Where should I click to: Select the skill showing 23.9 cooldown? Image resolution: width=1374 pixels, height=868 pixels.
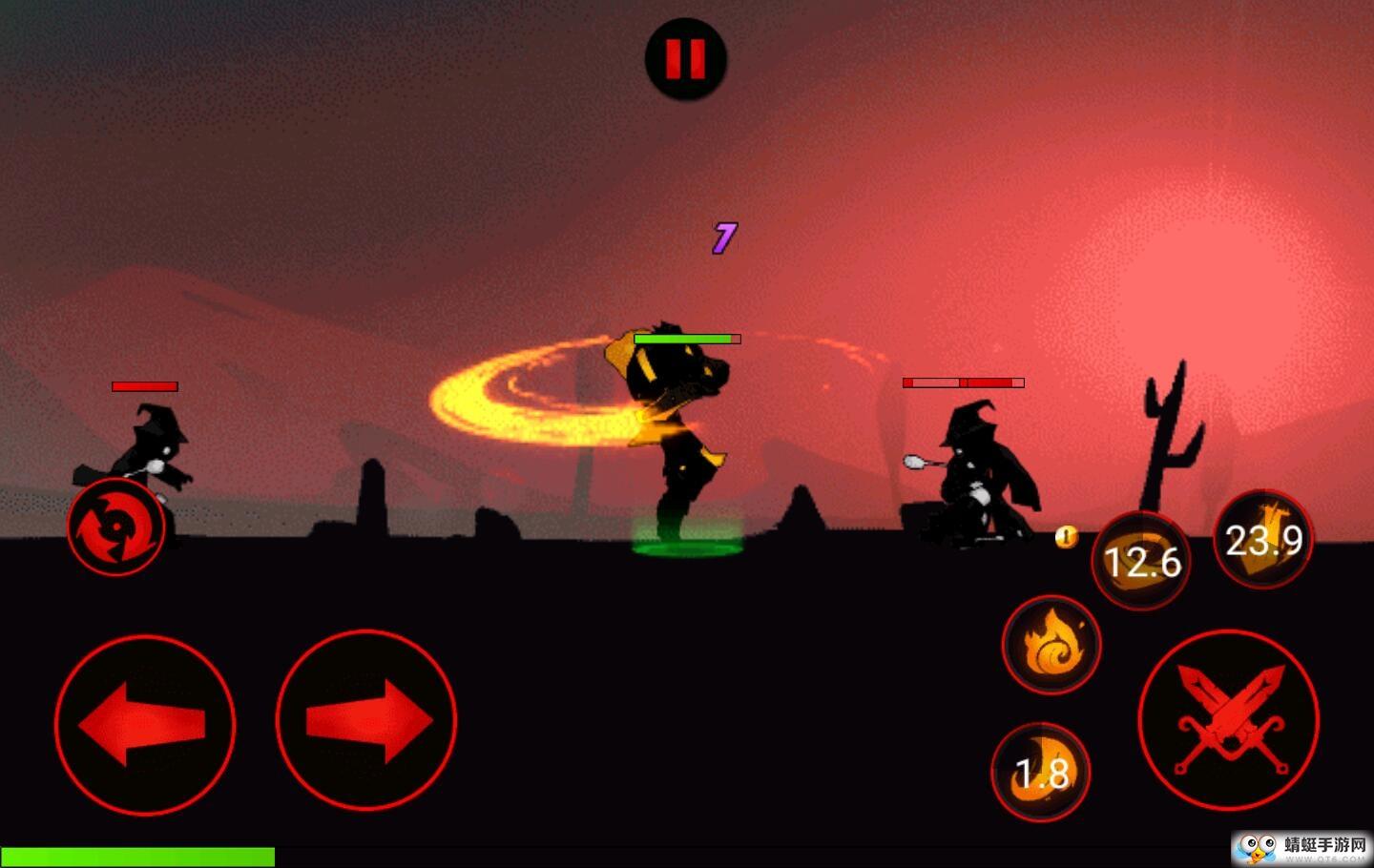click(1263, 540)
